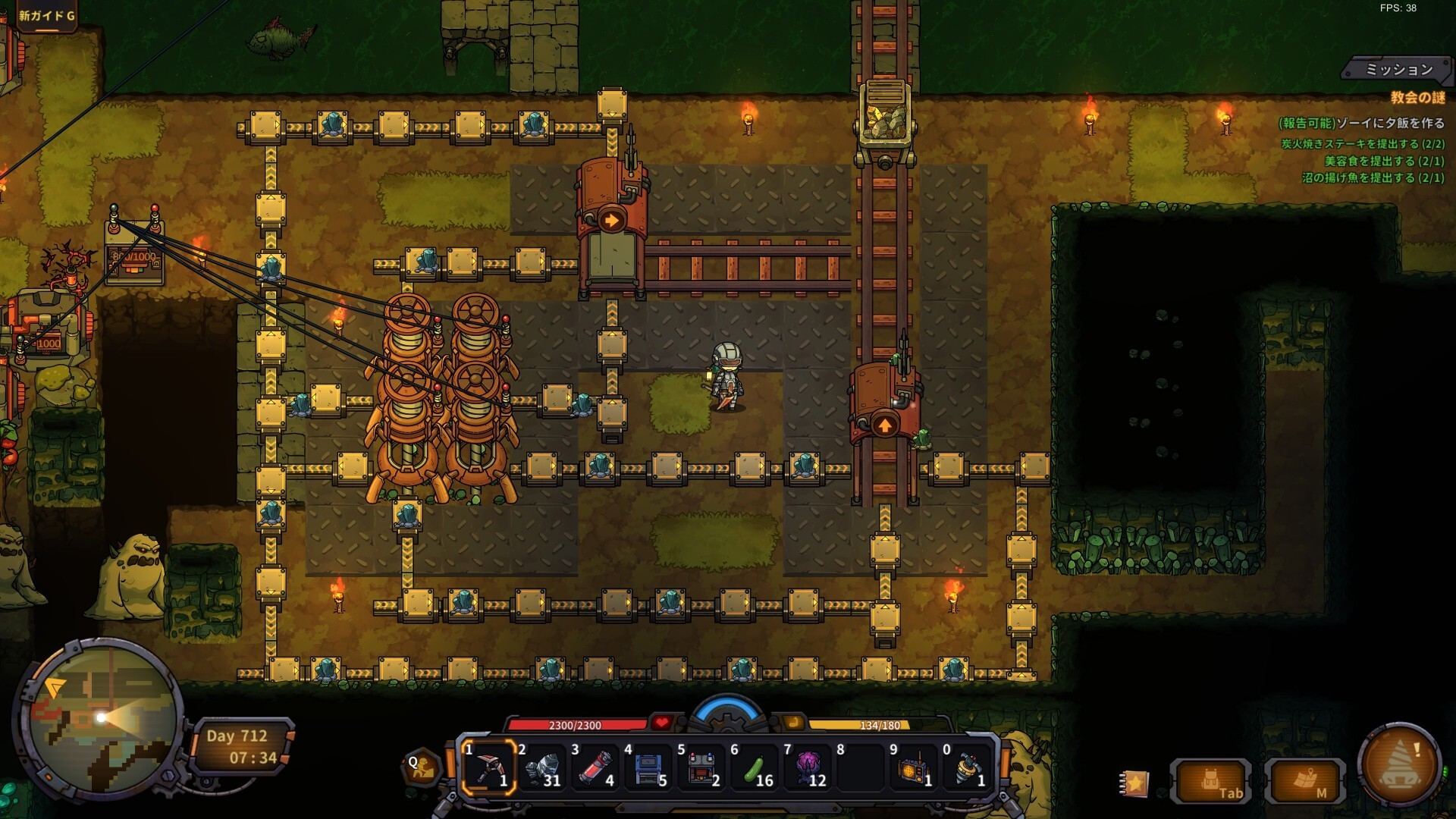Choose the purple creature item in slot 7
1456x819 pixels.
[x=808, y=767]
